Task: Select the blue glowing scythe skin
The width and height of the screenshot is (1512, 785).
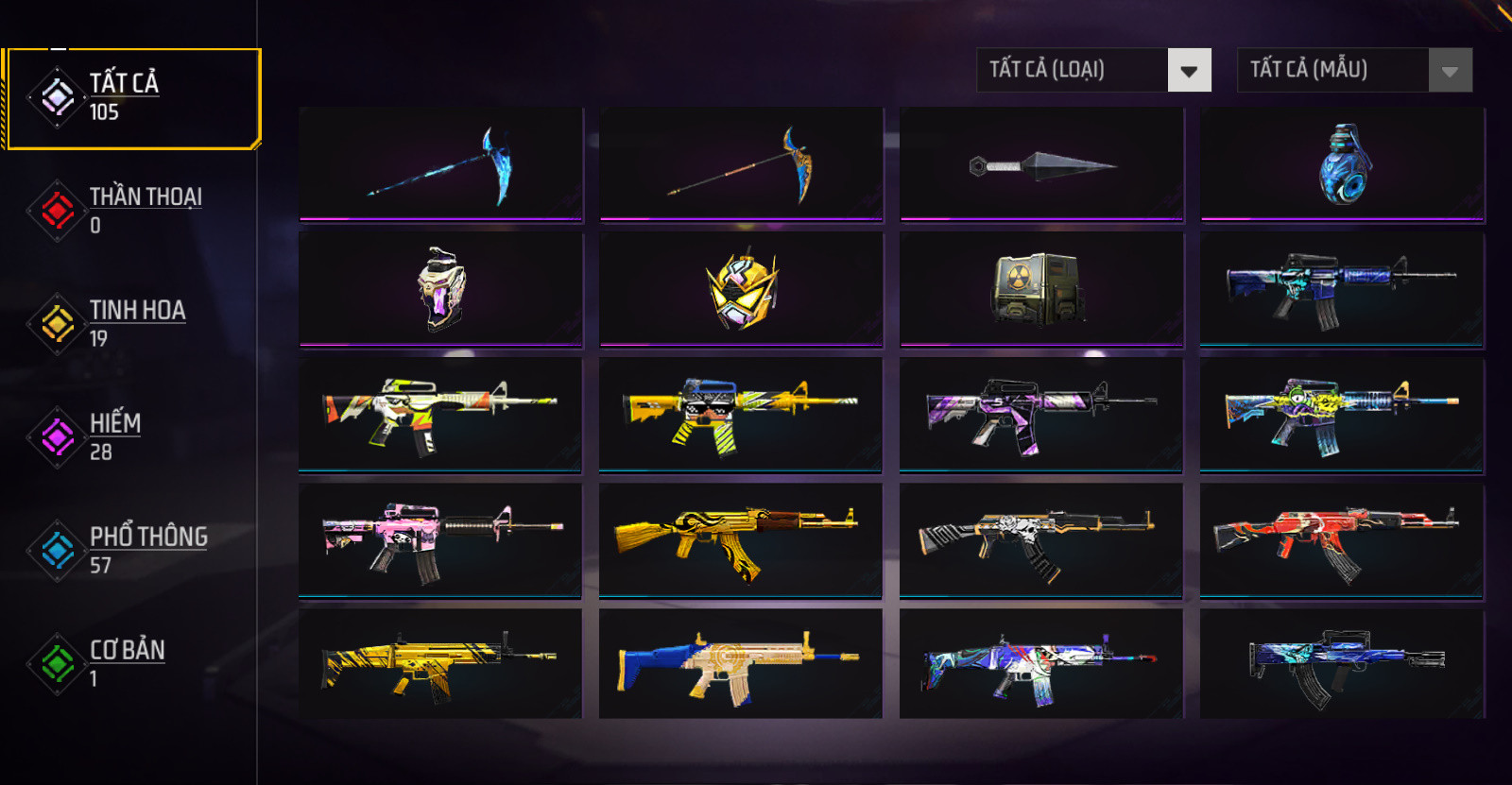Action: (441, 164)
